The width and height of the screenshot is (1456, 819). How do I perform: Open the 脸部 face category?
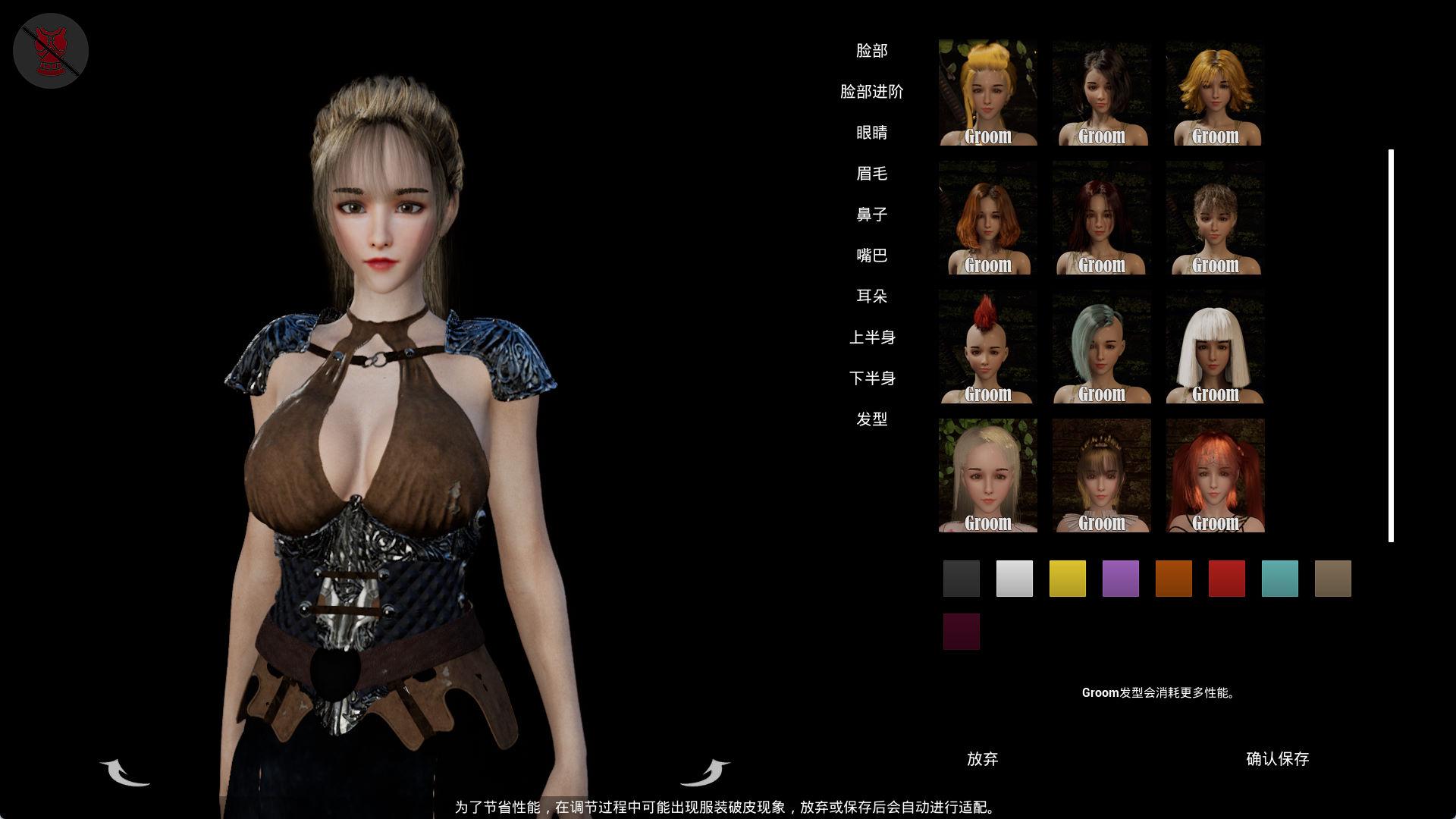click(x=871, y=51)
